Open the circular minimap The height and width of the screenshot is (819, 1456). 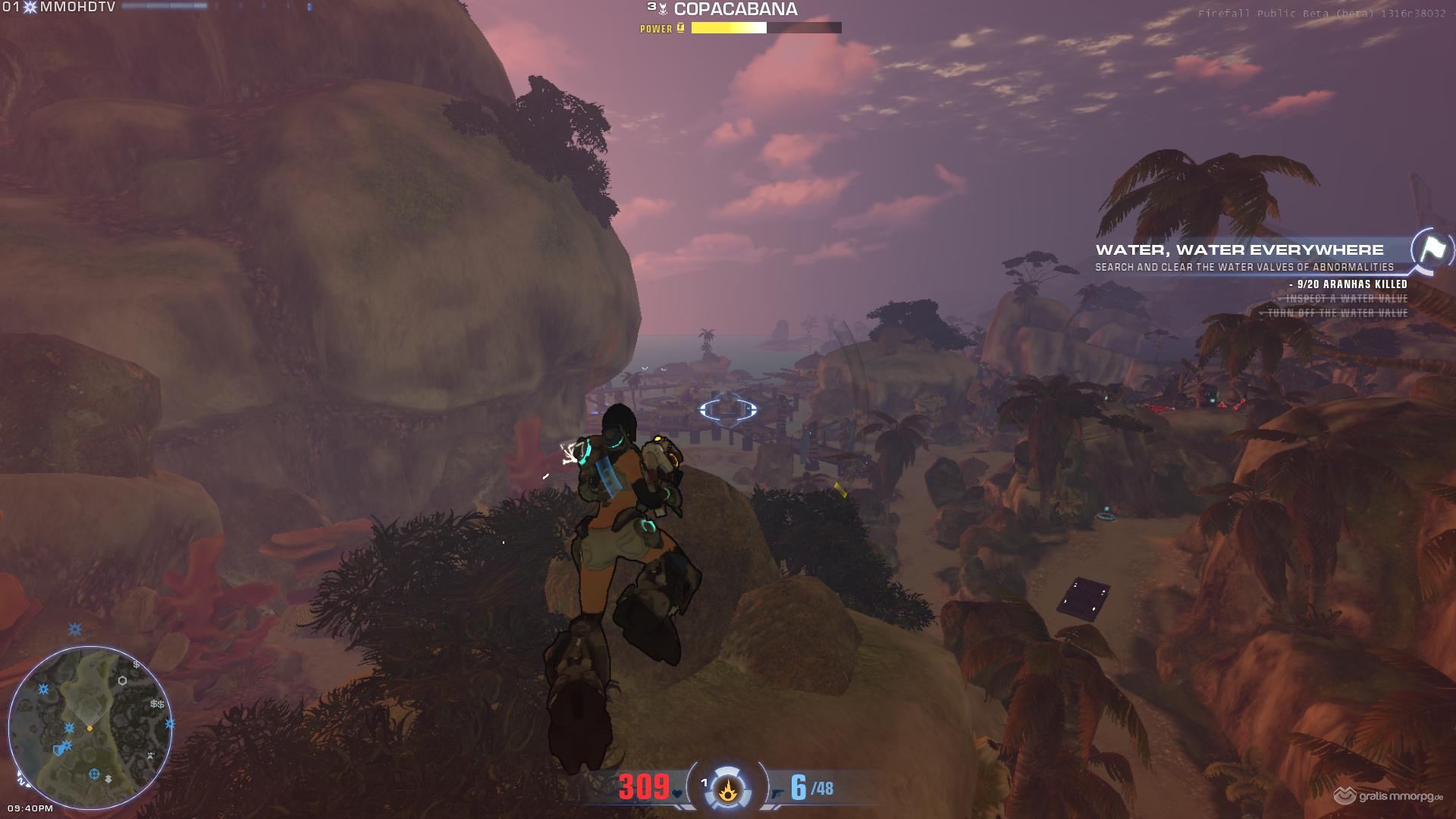click(90, 728)
